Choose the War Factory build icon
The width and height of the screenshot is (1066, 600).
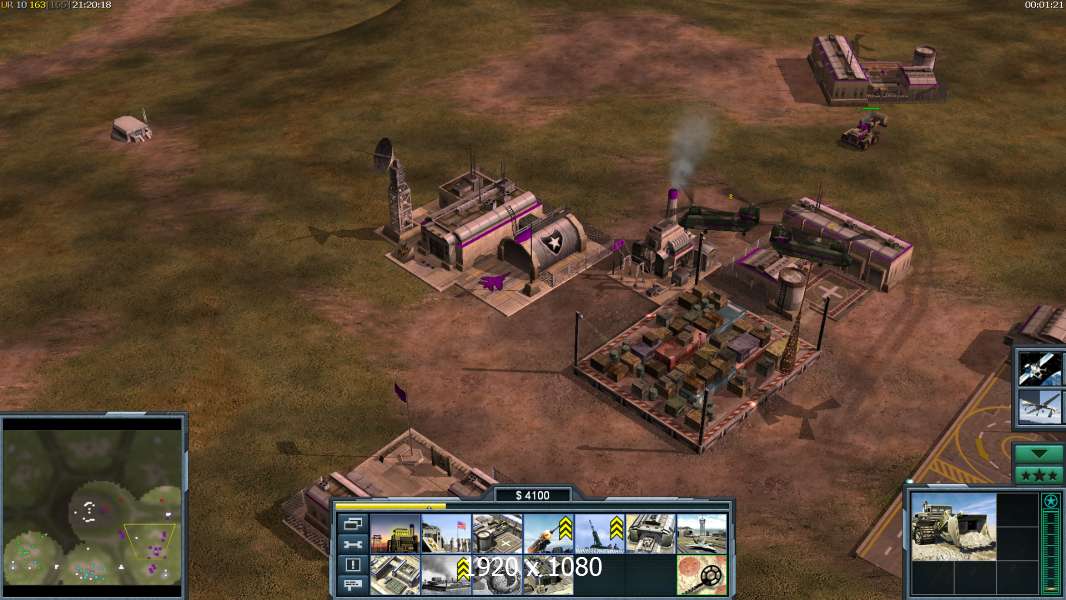coord(650,534)
